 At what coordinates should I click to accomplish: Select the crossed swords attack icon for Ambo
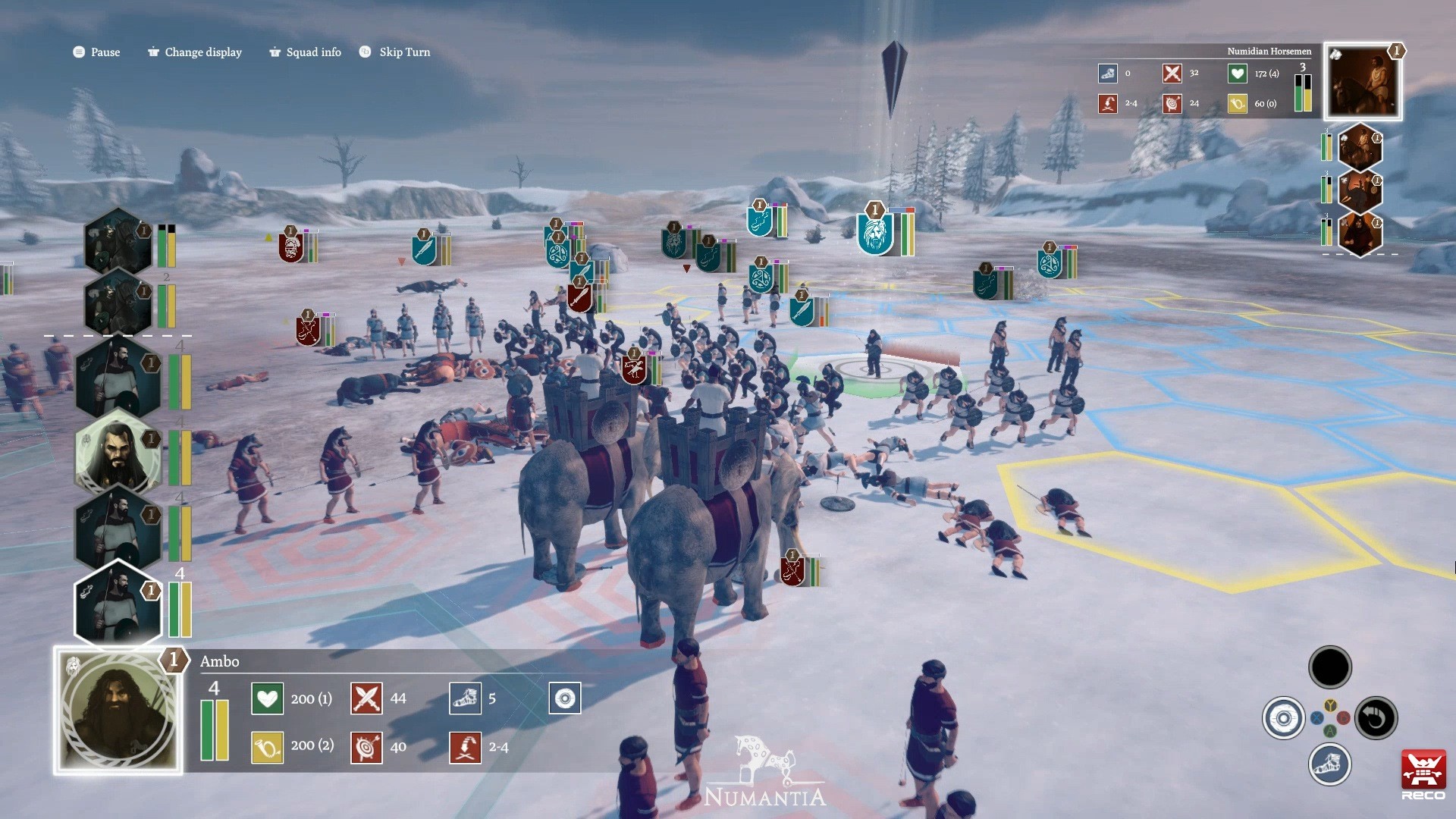366,698
